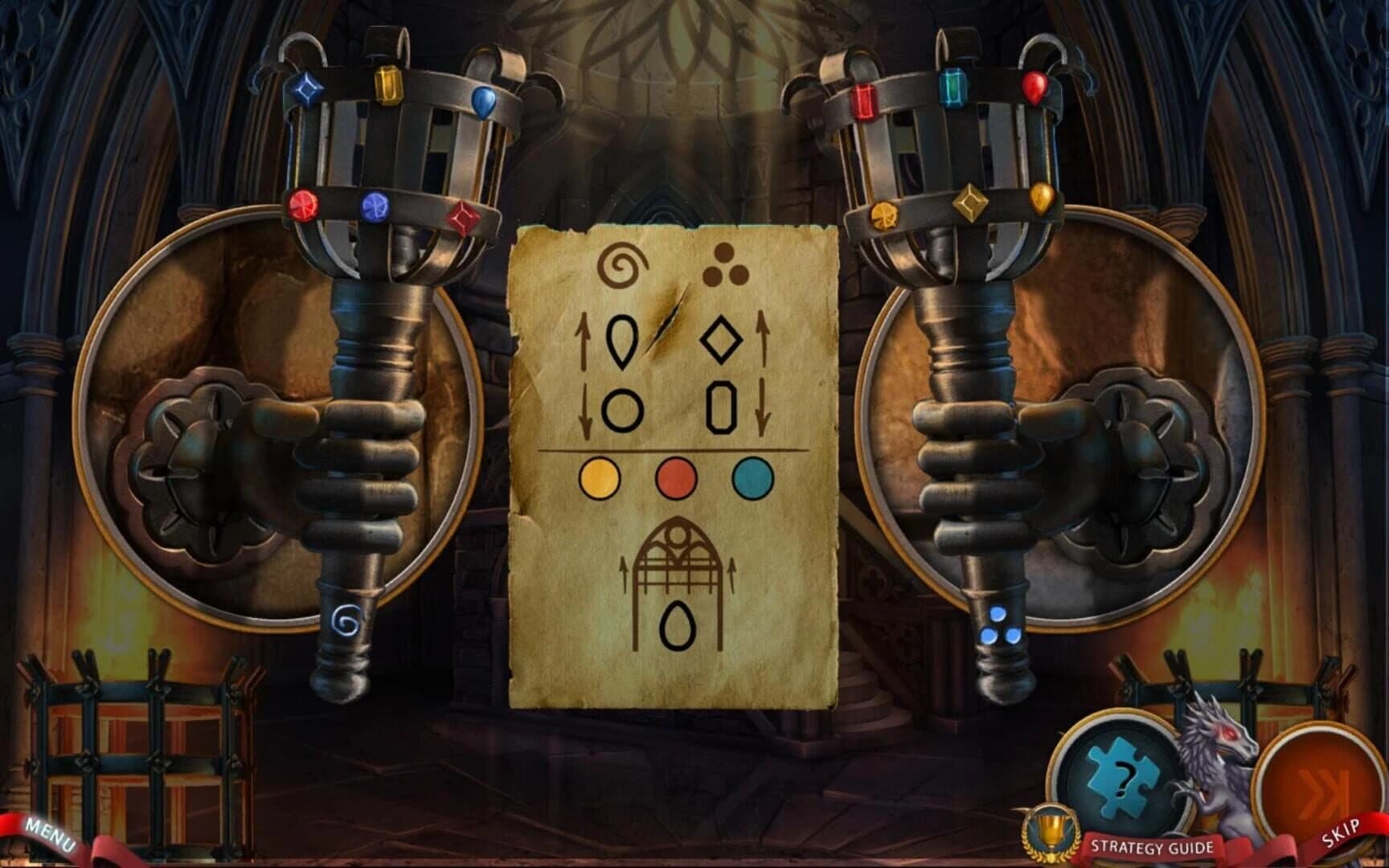Open the Strategy Guide banner
The image size is (1389, 868).
point(1151,845)
